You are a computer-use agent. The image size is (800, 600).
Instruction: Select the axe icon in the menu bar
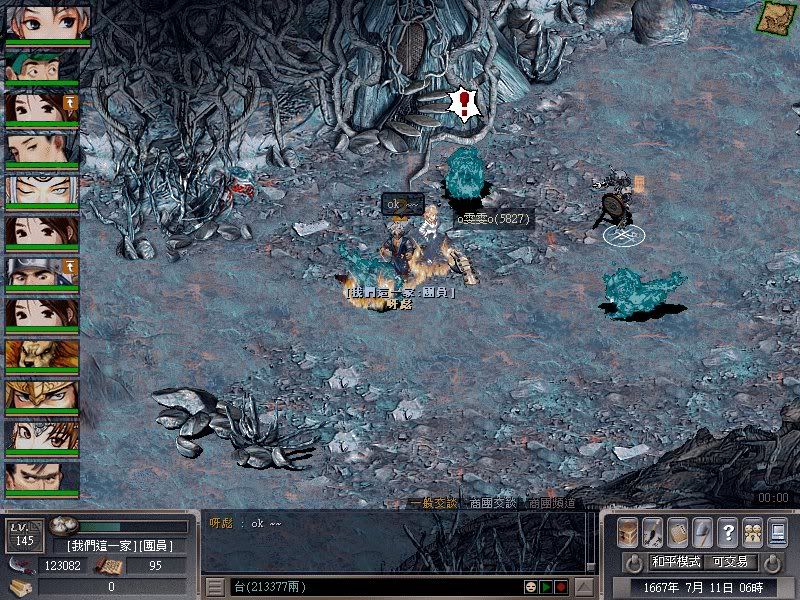coord(702,532)
